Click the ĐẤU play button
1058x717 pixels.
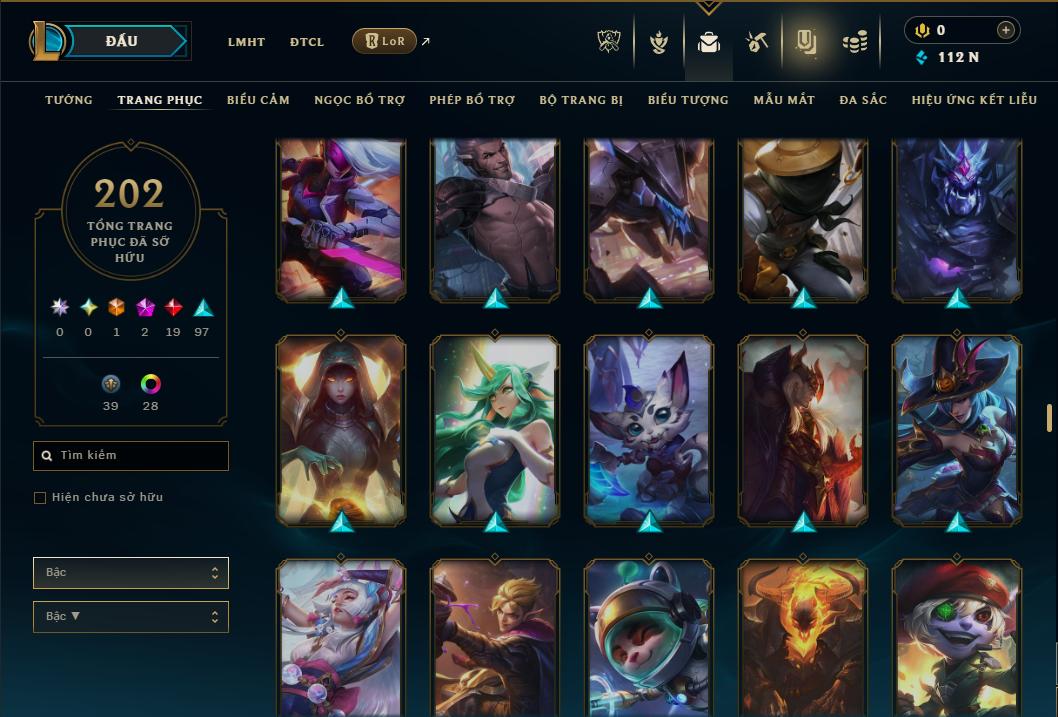[122, 41]
